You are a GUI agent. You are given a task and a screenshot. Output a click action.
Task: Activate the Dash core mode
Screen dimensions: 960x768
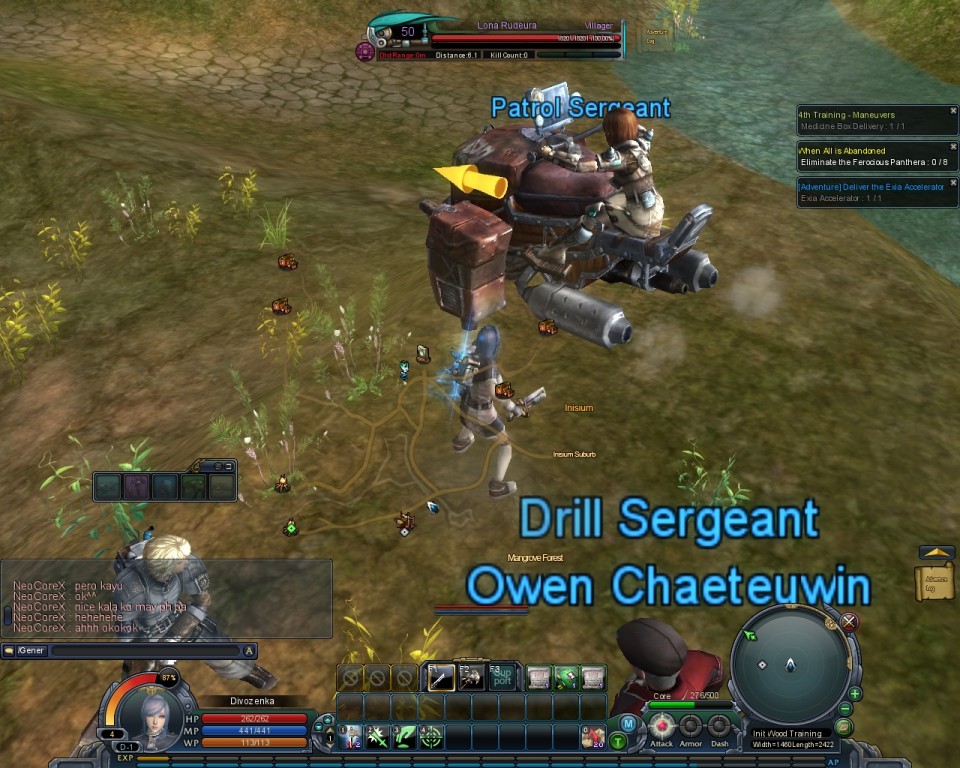[x=719, y=725]
